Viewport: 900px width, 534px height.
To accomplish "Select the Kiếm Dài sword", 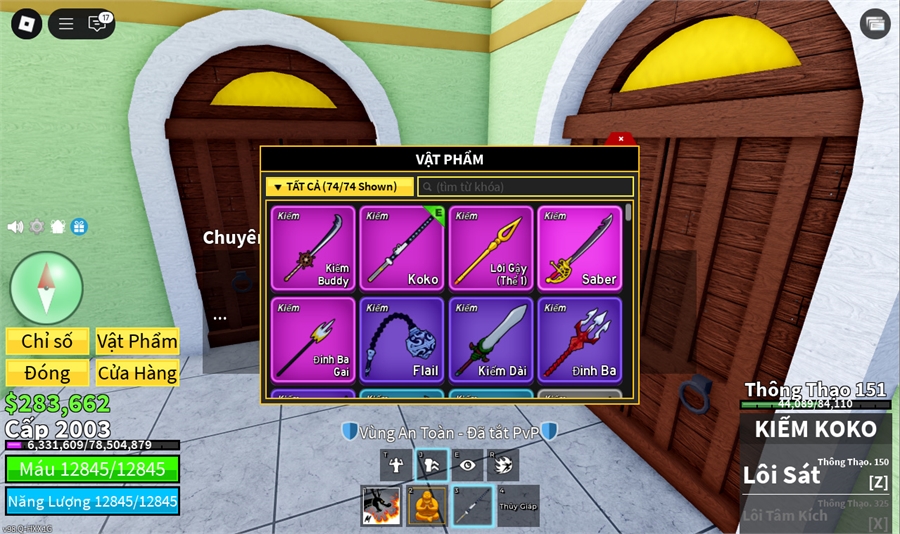I will tap(490, 339).
